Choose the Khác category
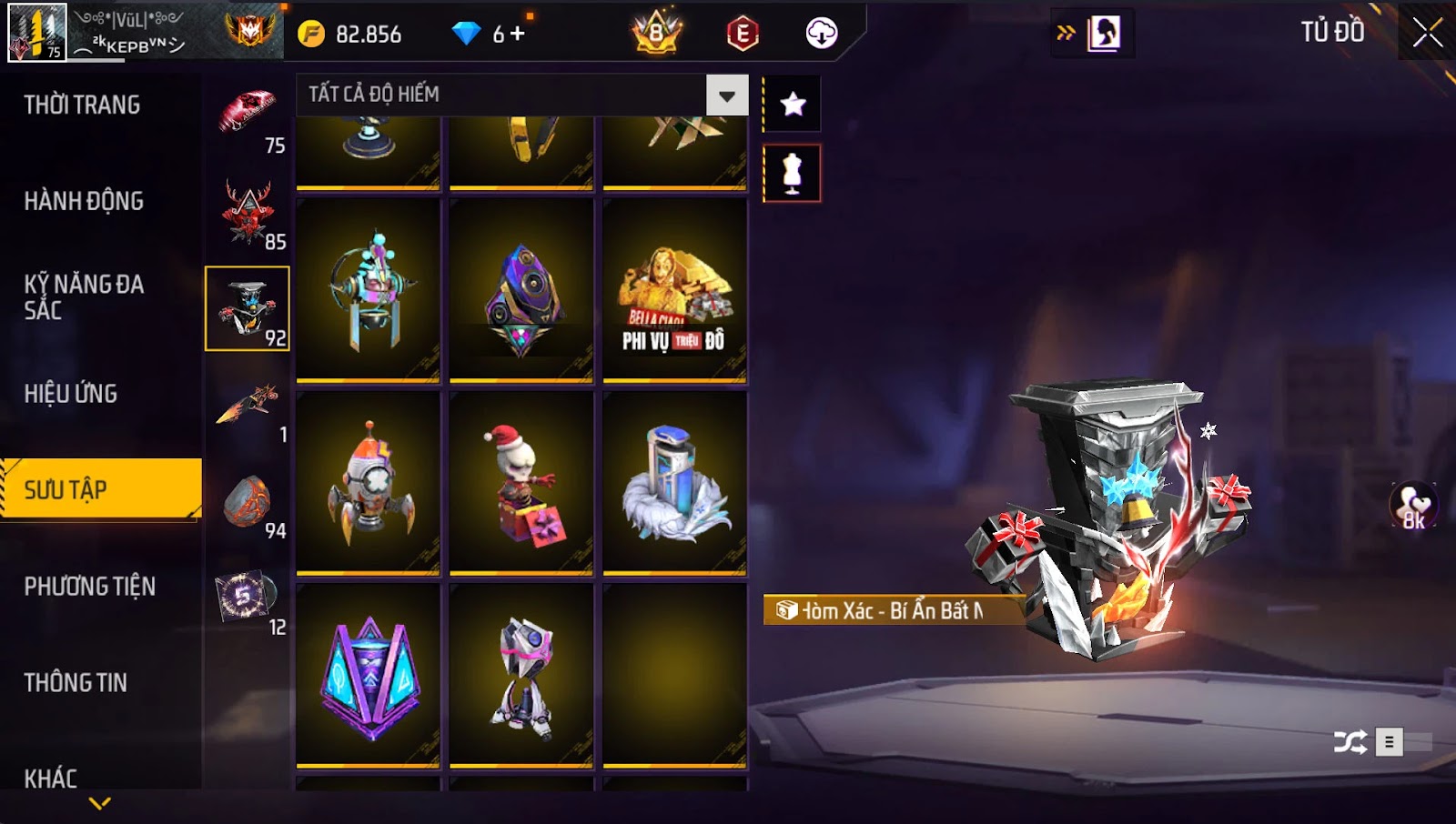This screenshot has width=1456, height=824. point(51,779)
